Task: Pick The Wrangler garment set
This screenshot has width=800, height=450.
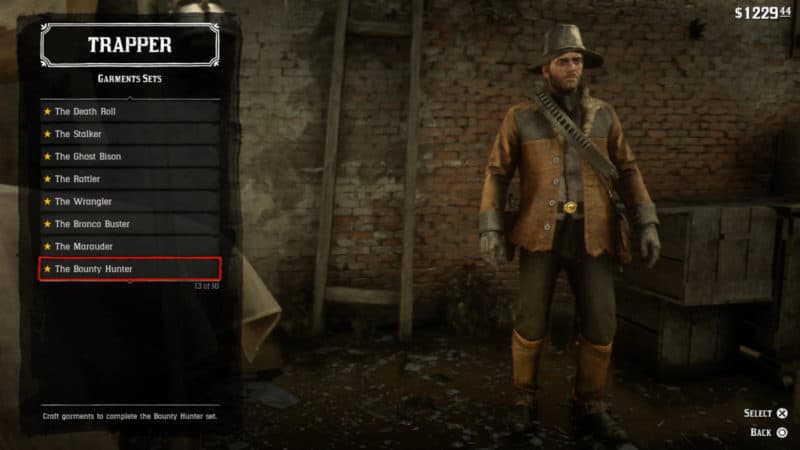Action: pyautogui.click(x=129, y=201)
